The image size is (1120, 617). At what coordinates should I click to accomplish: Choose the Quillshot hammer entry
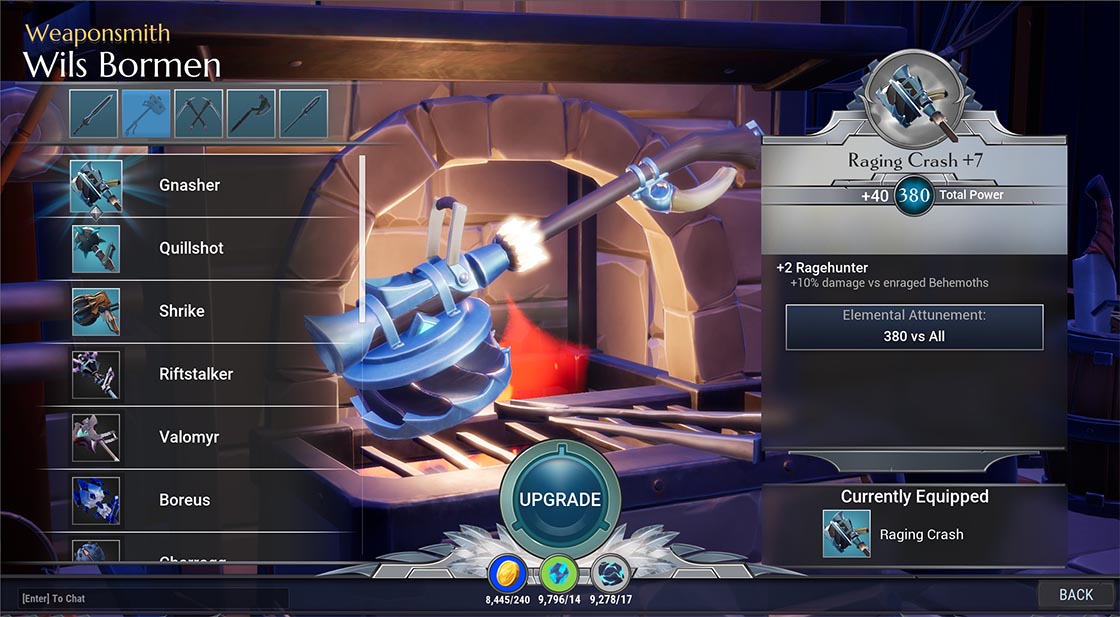(190, 248)
